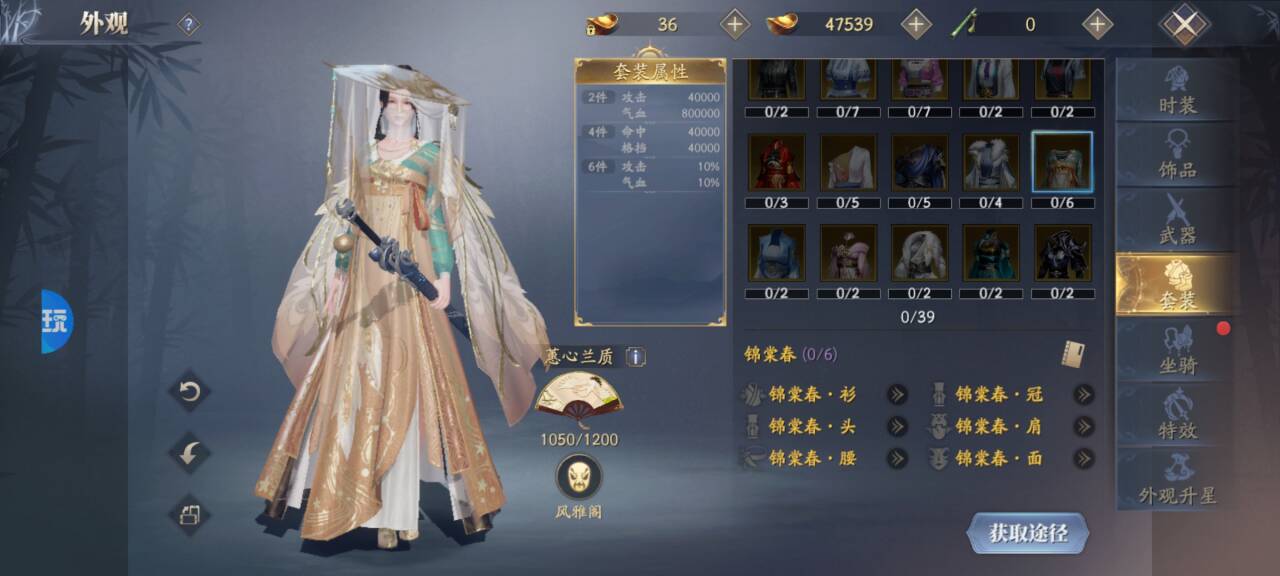
Task: Add more bamboo flute currency
Action: pyautogui.click(x=1097, y=24)
